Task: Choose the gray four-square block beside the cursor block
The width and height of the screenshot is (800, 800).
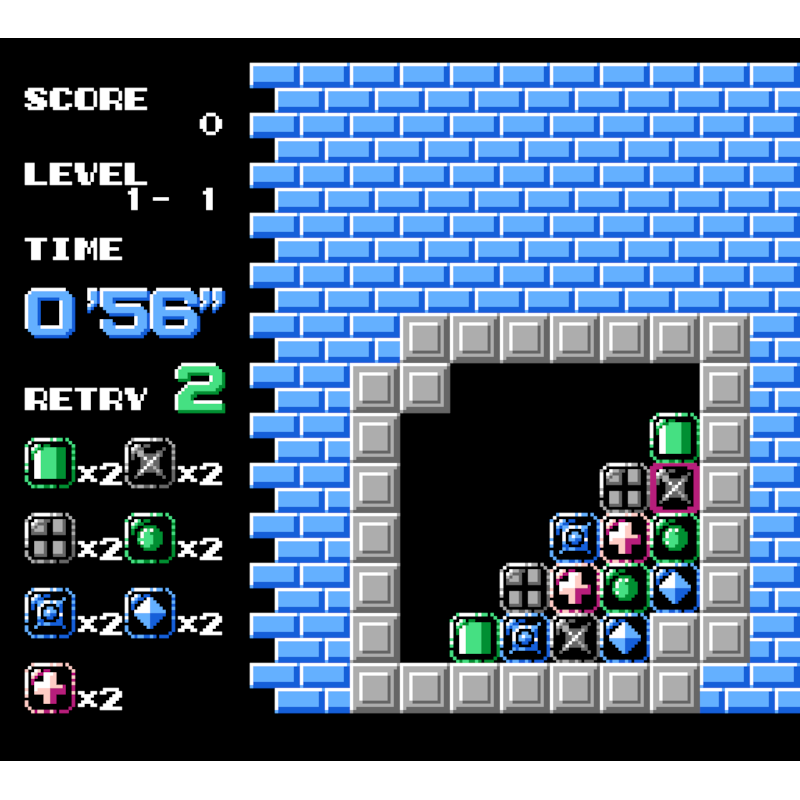Action: [625, 488]
